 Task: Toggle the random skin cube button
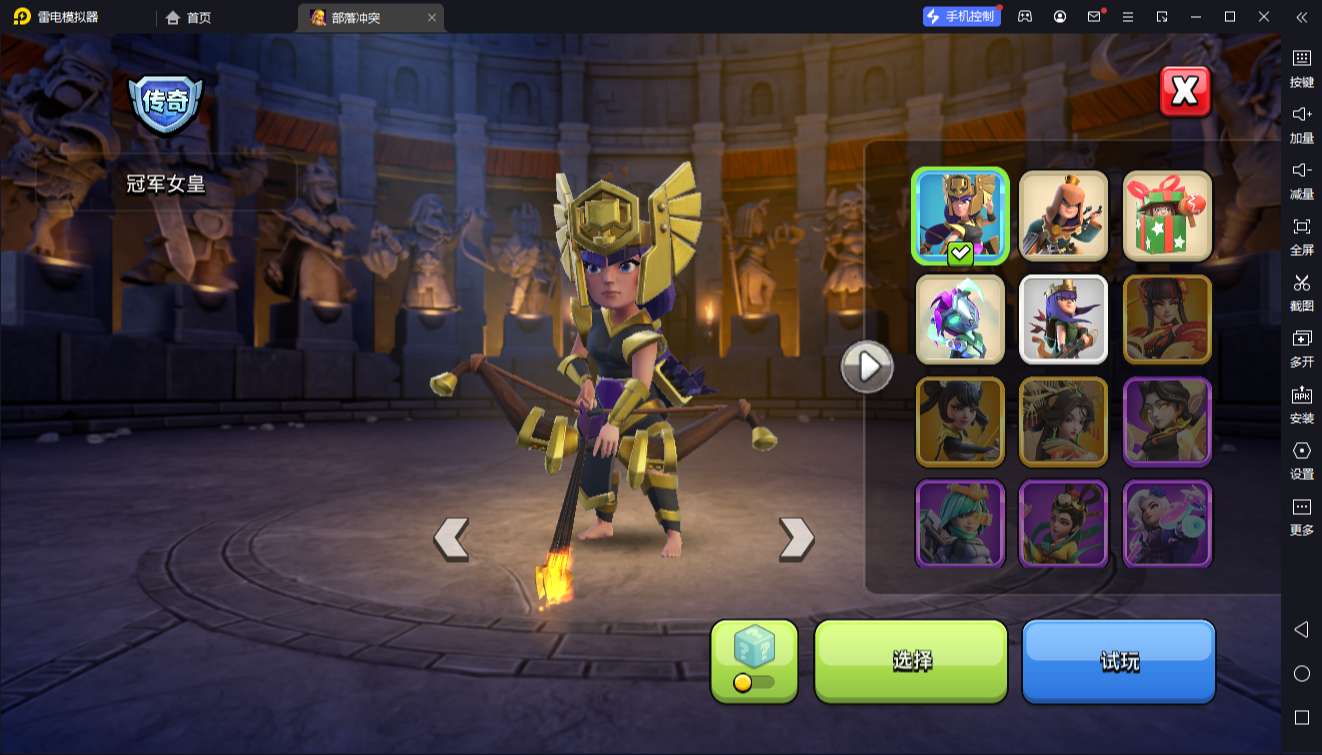754,660
